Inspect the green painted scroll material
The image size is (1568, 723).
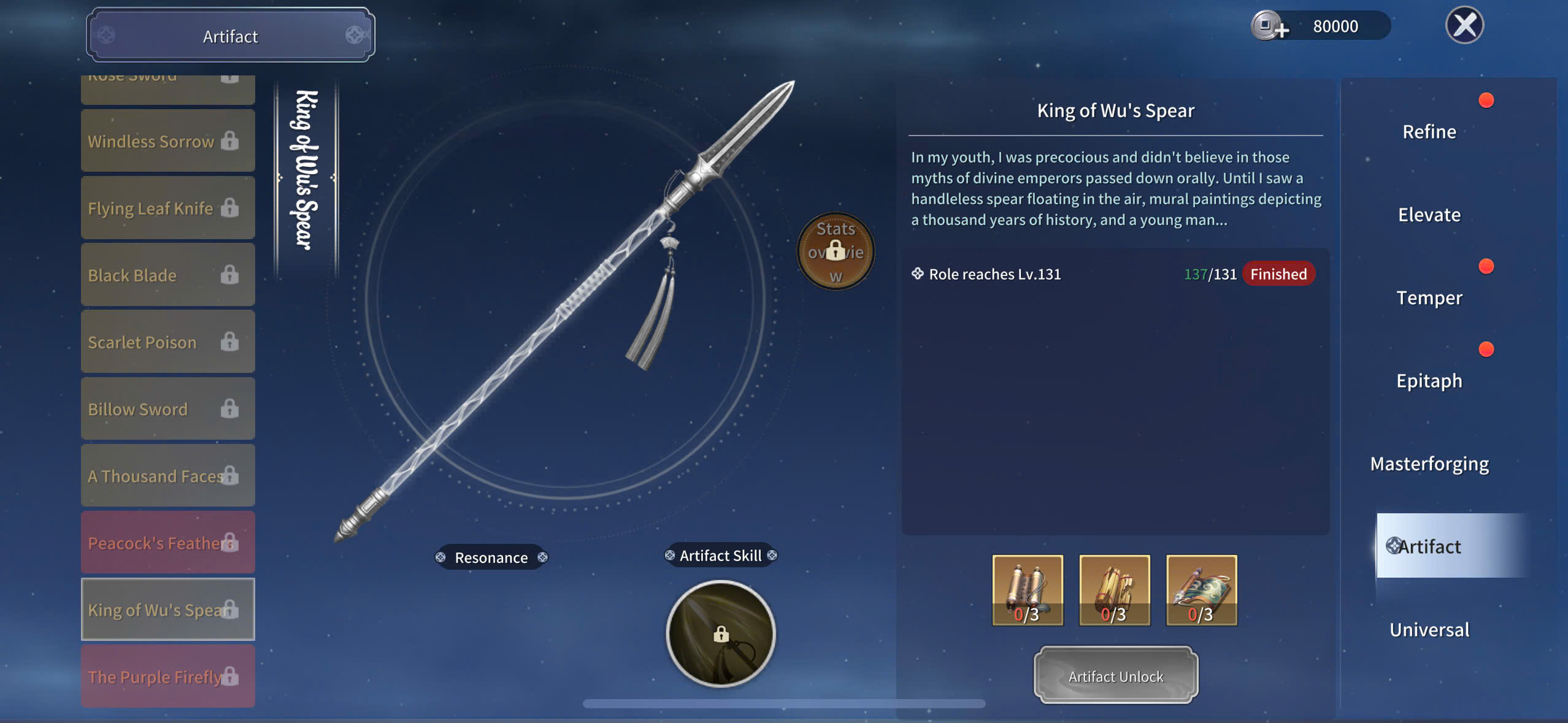click(x=1201, y=590)
